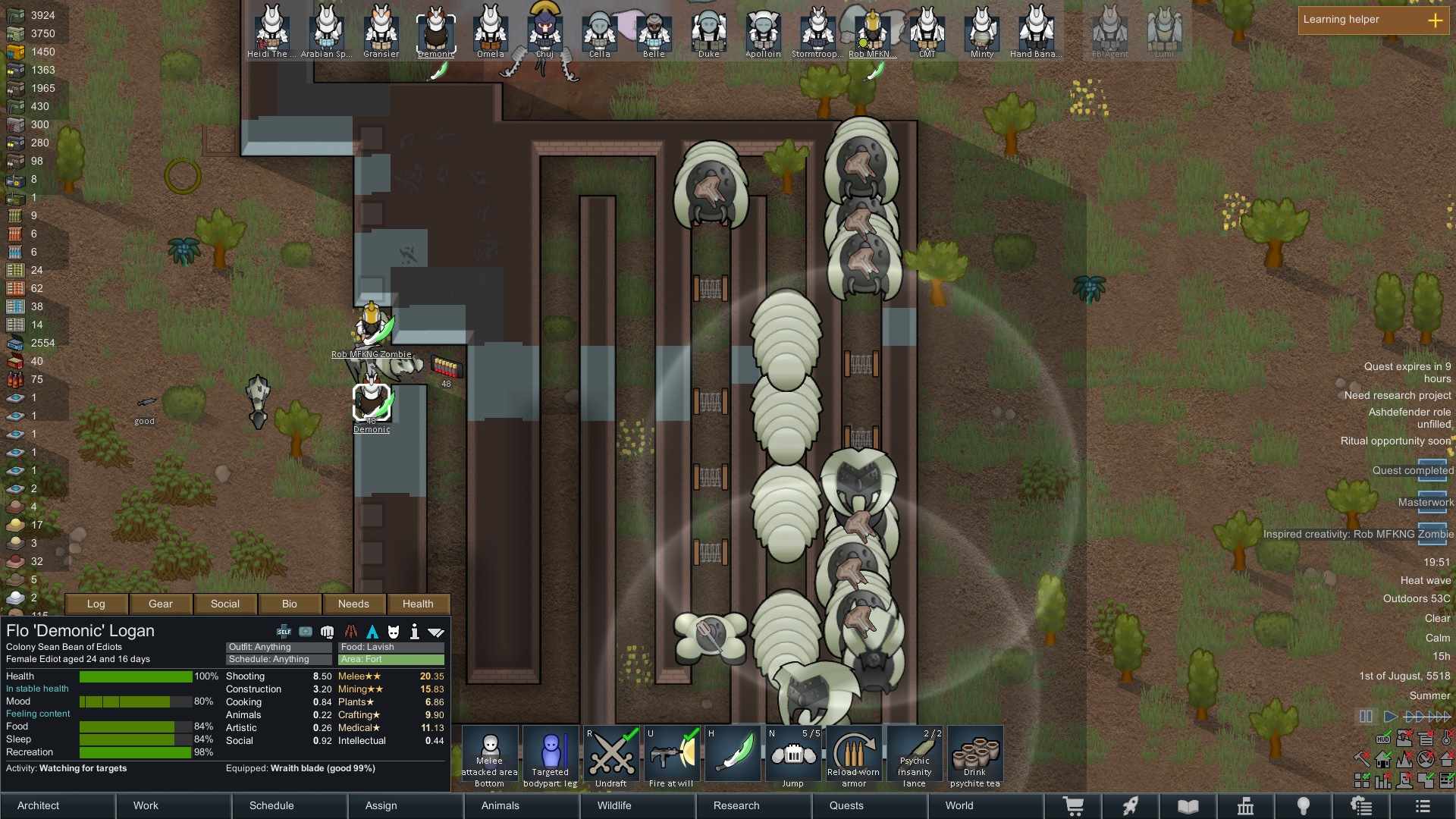Open the Area: Fort restriction selector
Image resolution: width=1456 pixels, height=819 pixels.
pos(391,660)
